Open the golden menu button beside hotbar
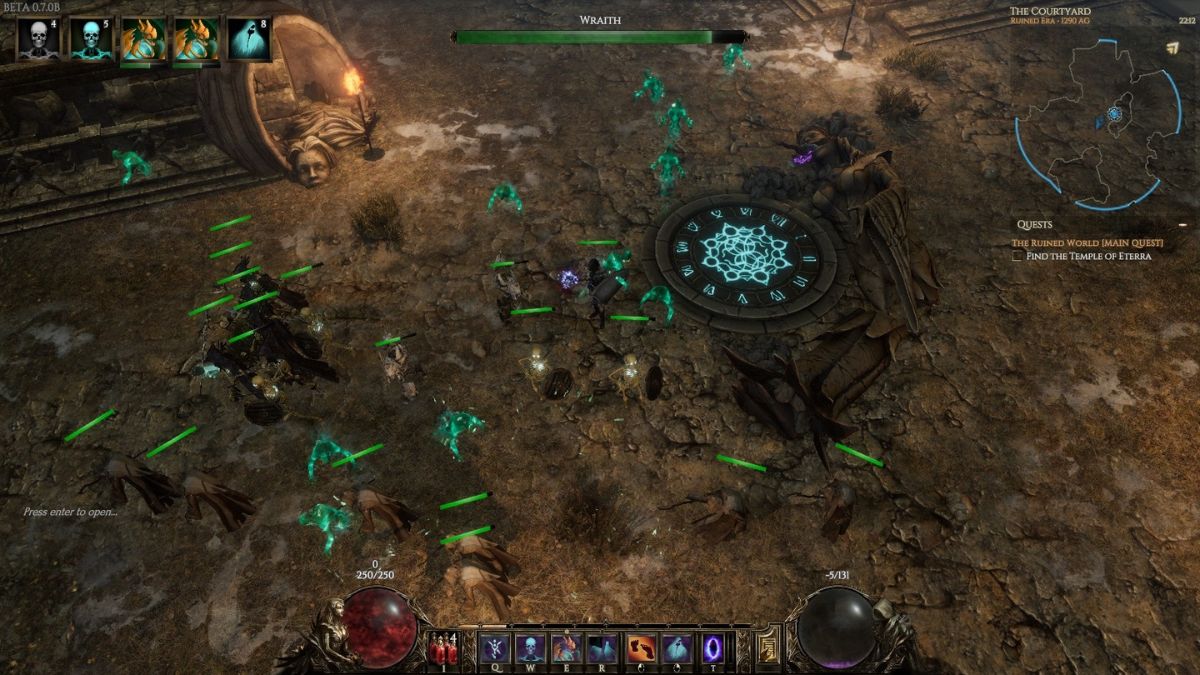The image size is (1200, 675). [768, 646]
